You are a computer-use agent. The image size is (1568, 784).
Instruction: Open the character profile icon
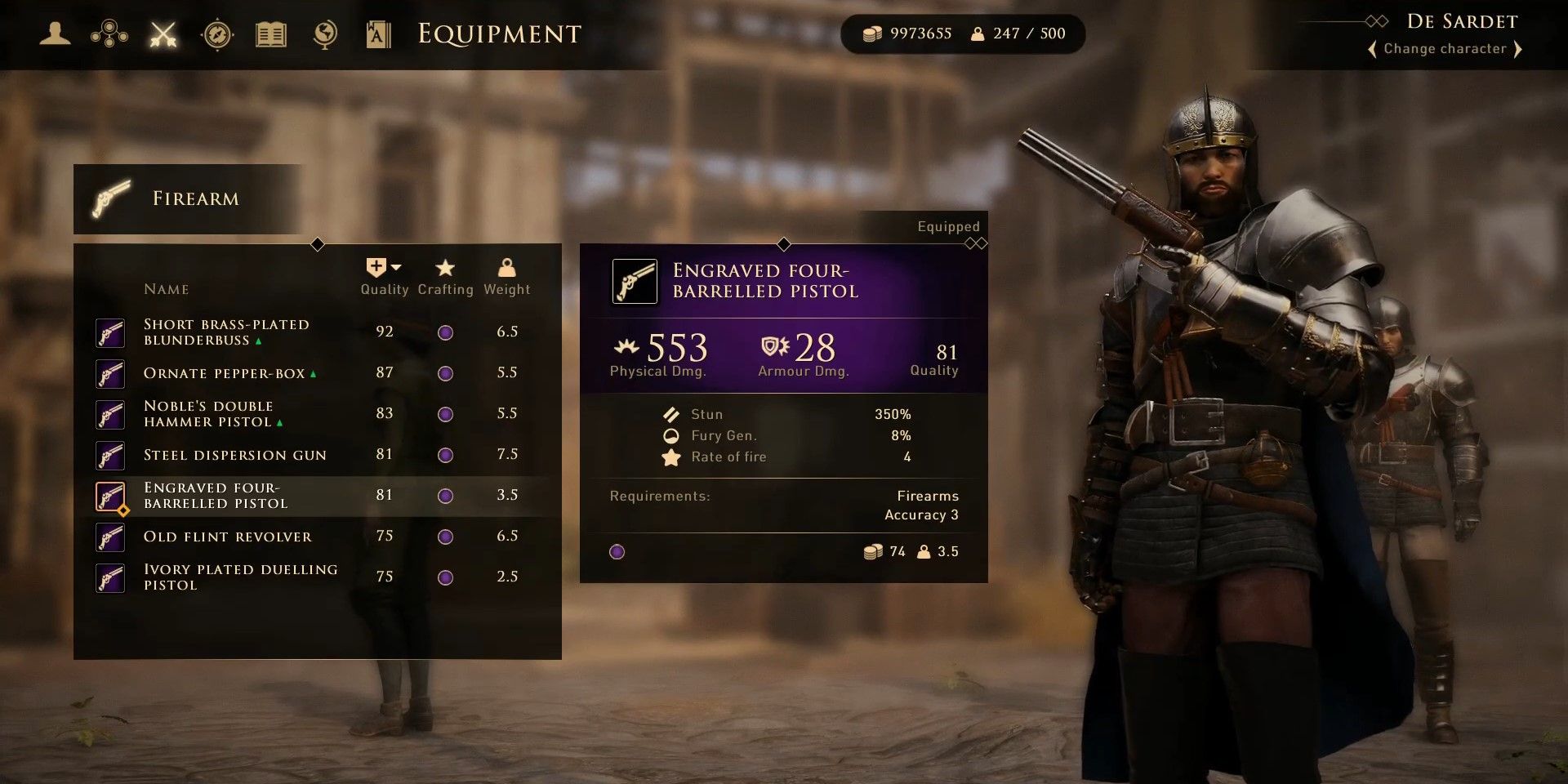click(55, 34)
